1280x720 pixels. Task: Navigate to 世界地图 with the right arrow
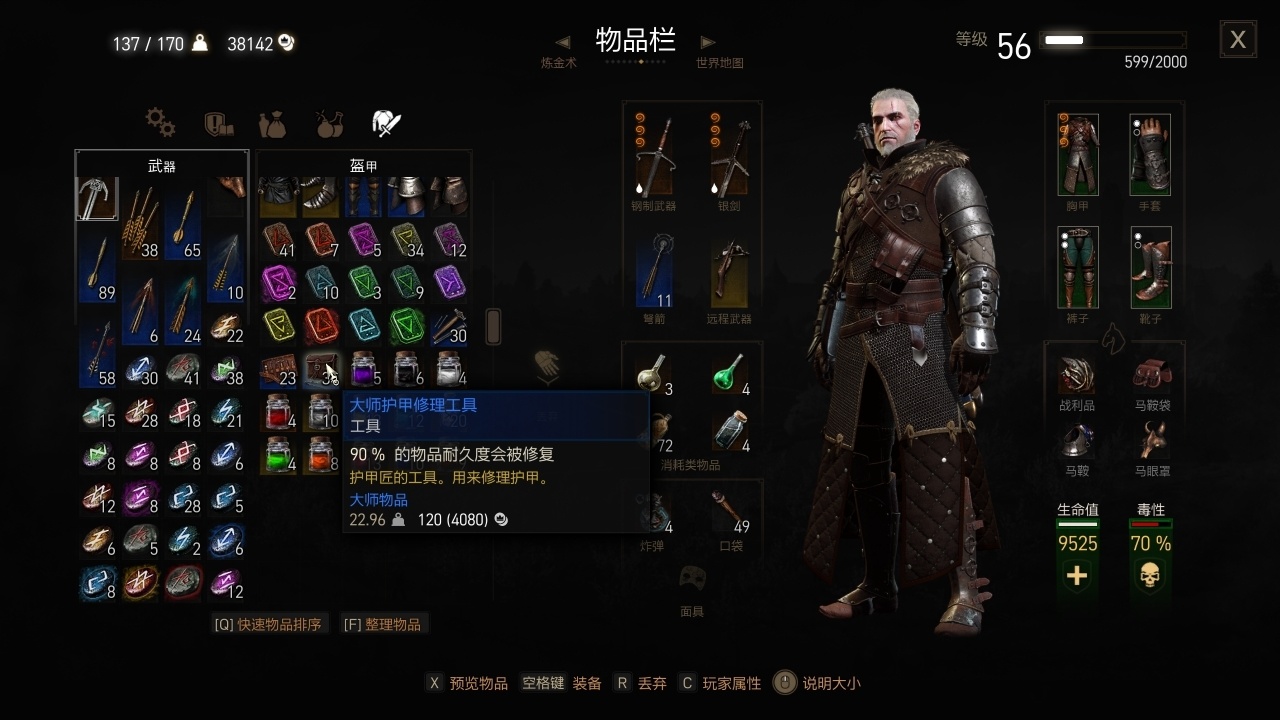pos(707,42)
